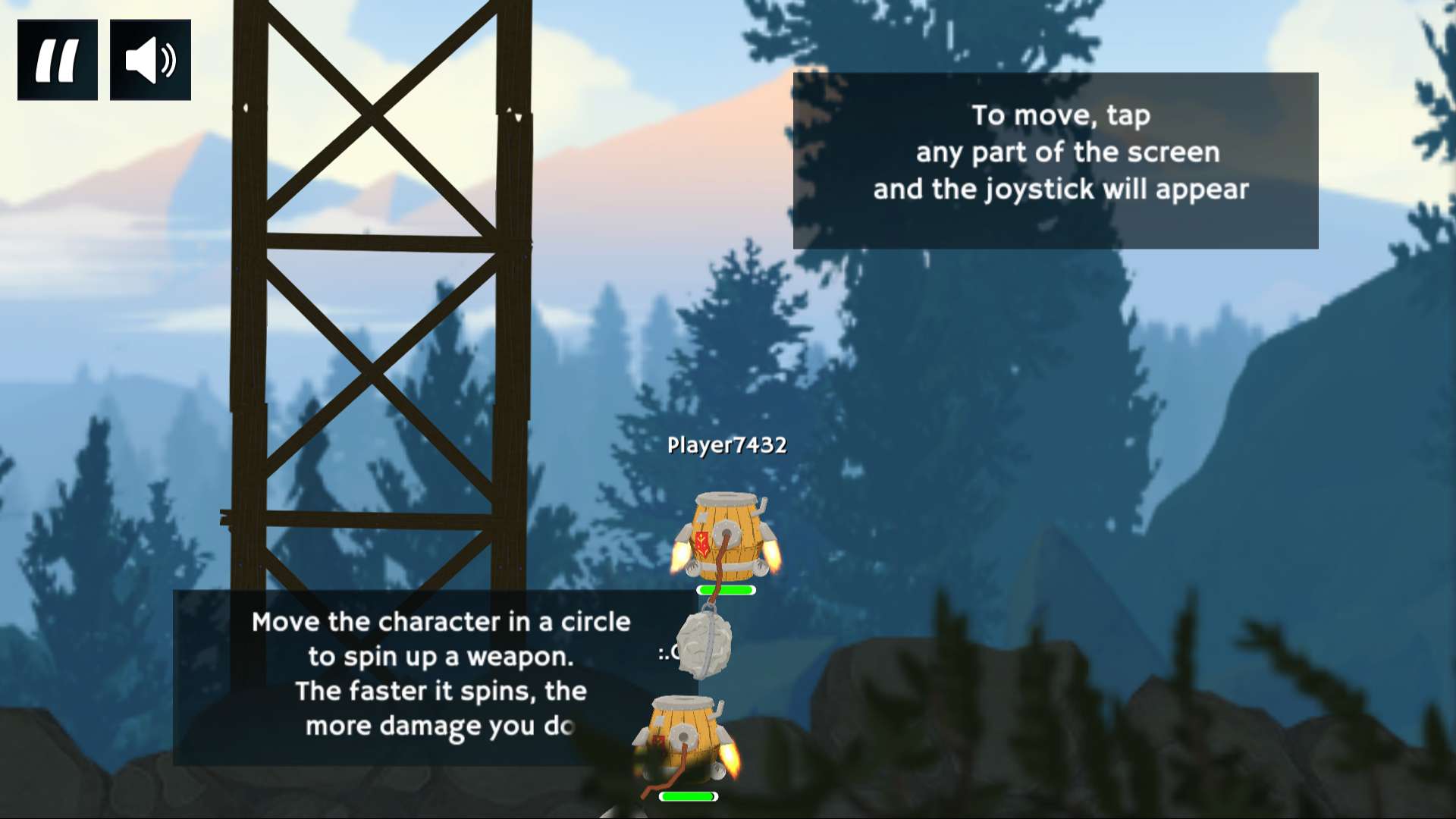The height and width of the screenshot is (819, 1456).
Task: Pause the game
Action: 58,60
